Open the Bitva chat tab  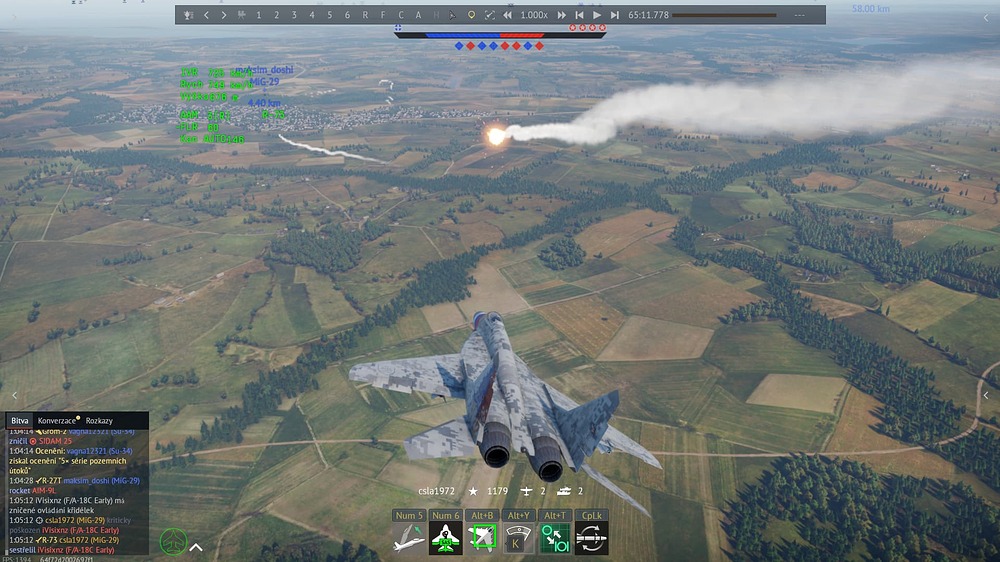[x=20, y=421]
